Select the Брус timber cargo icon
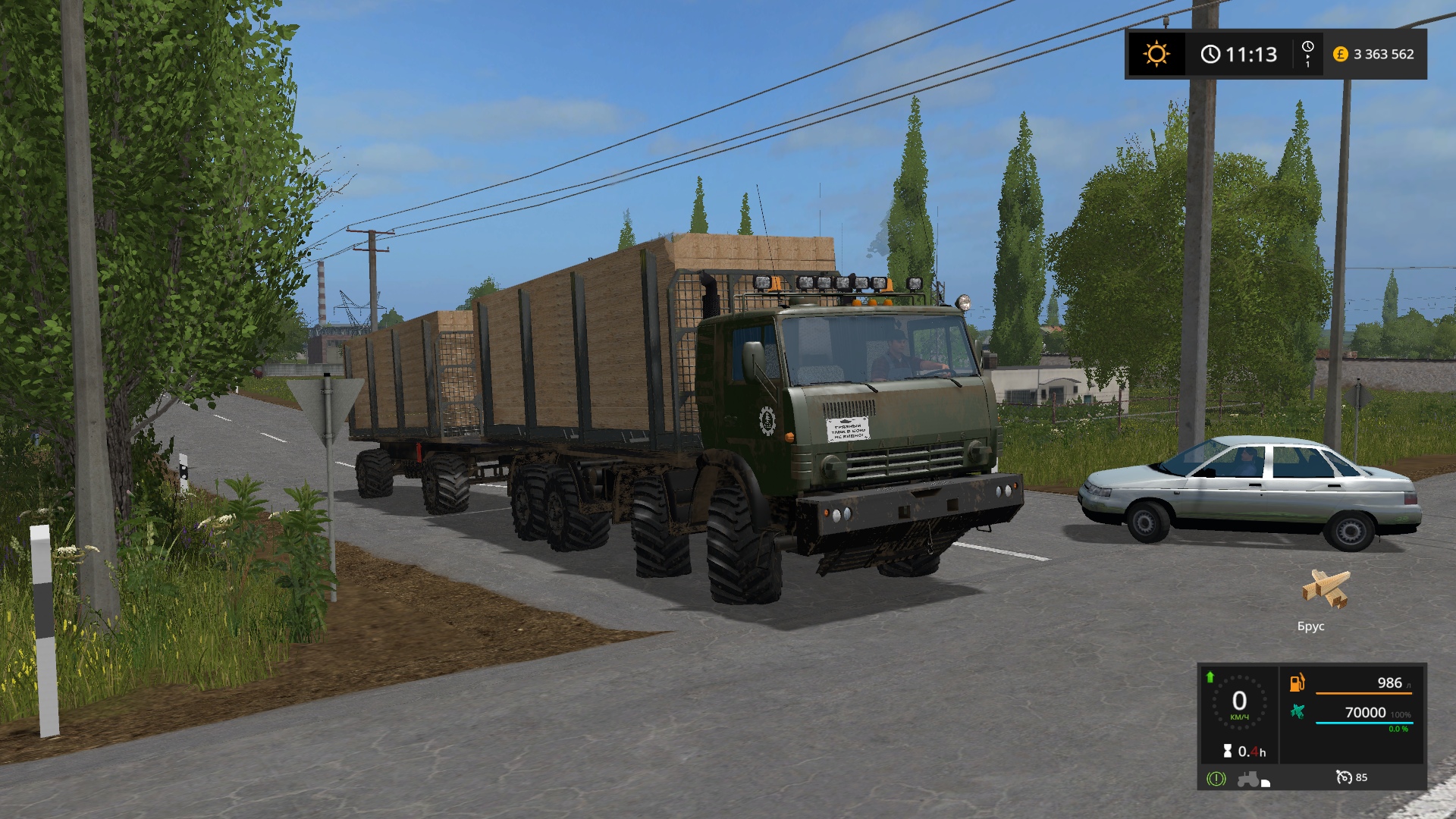 [1326, 588]
